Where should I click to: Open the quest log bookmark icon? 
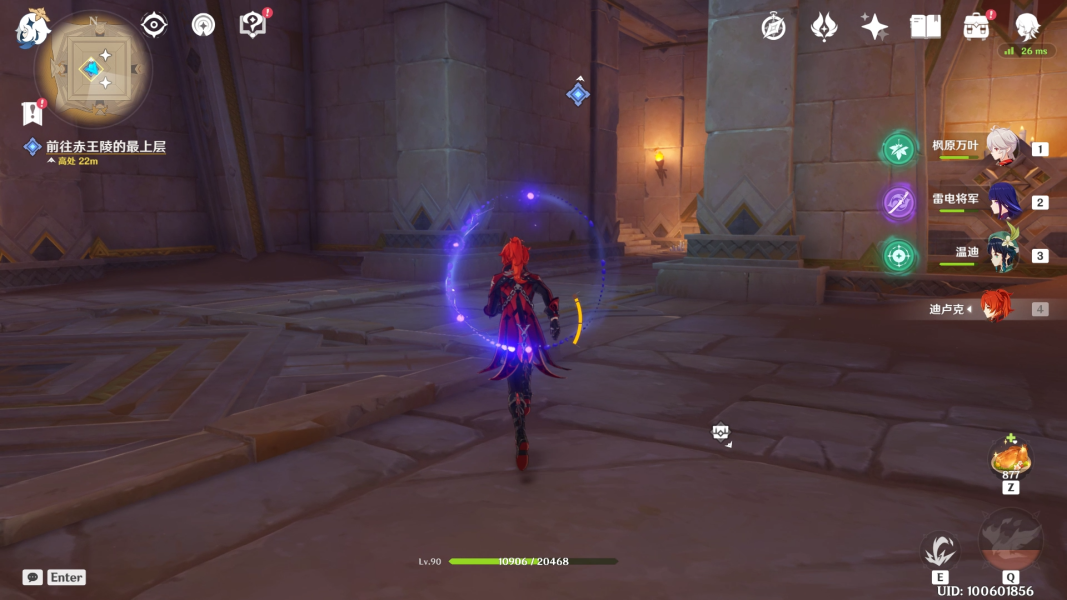coord(32,113)
